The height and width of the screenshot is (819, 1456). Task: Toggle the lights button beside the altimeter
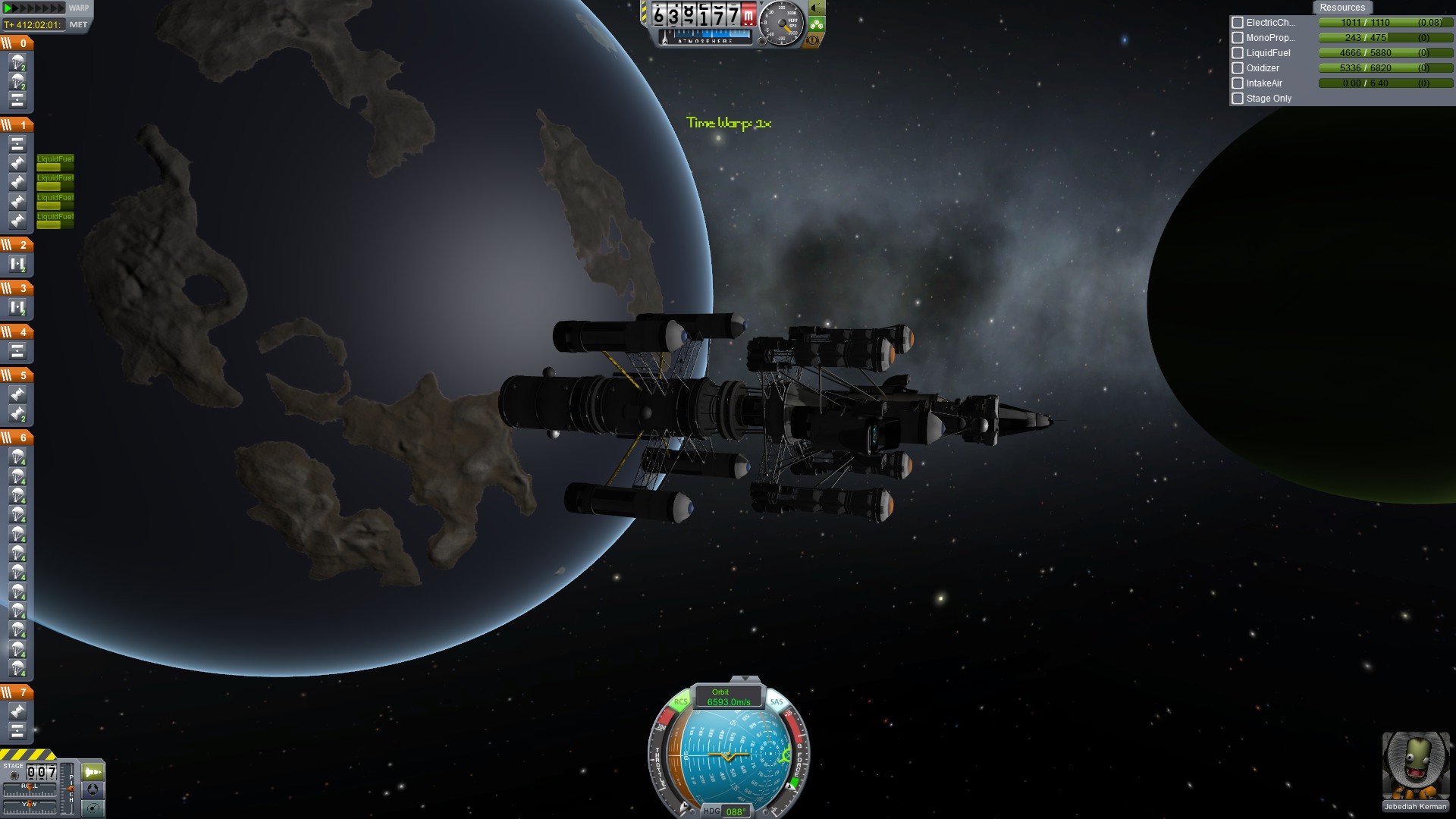817,8
